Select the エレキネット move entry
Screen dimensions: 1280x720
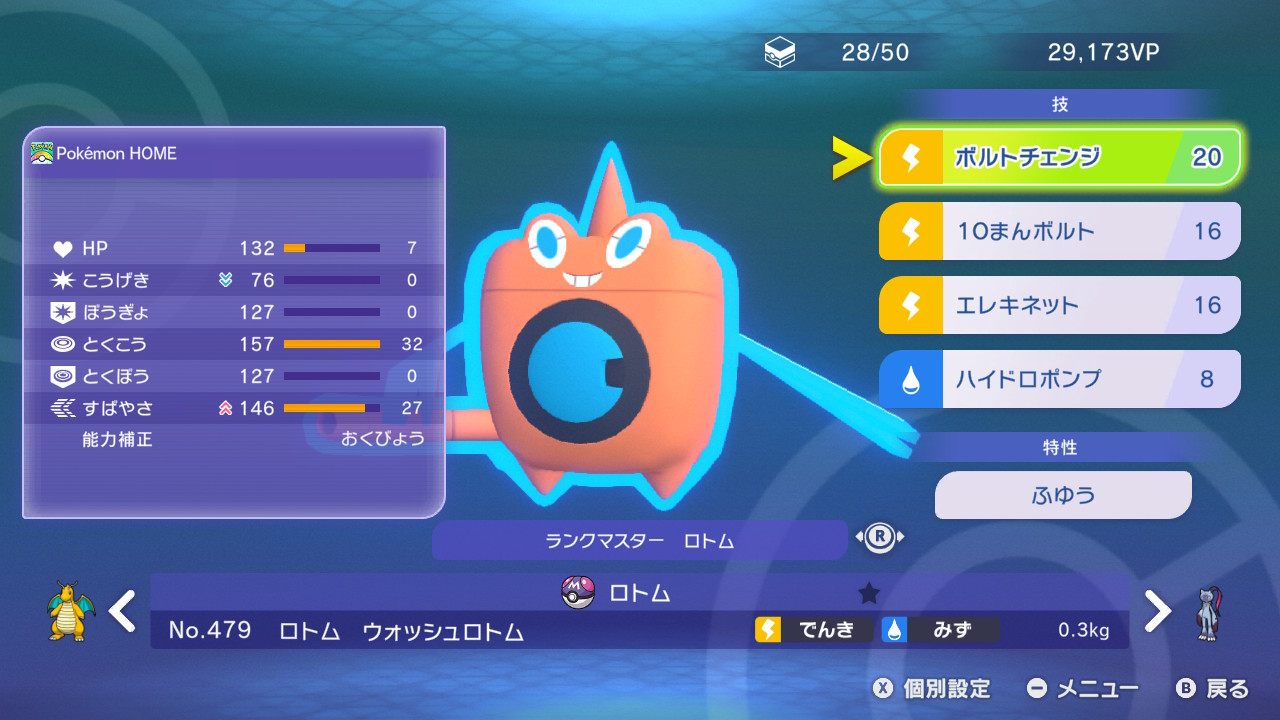coord(1059,305)
